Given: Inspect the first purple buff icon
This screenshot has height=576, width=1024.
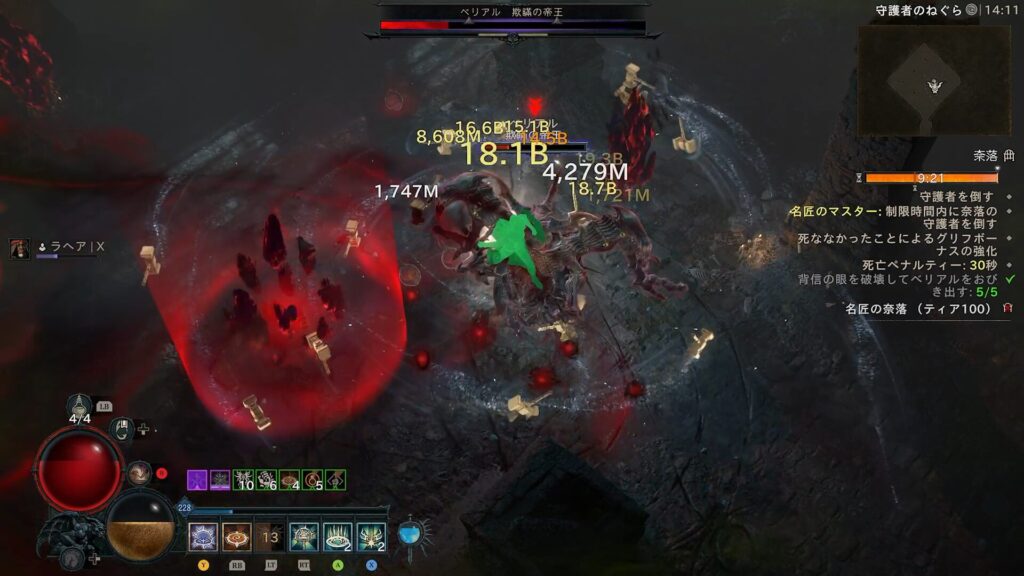Looking at the screenshot, I should tap(197, 480).
